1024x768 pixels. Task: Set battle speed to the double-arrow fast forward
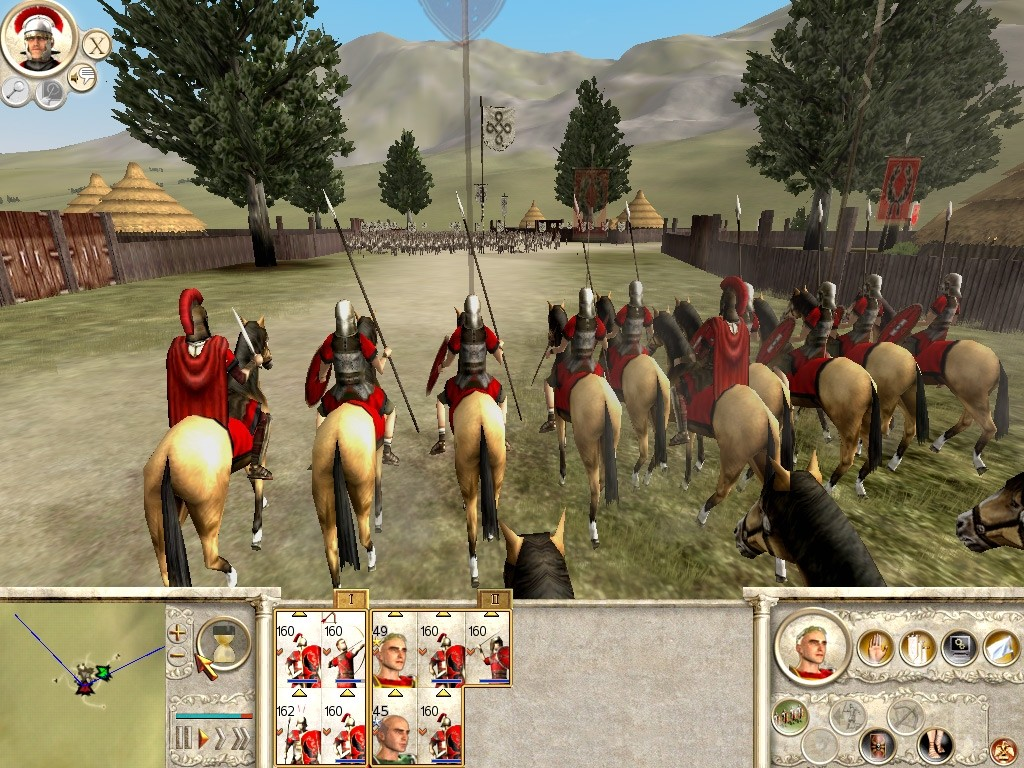[x=221, y=739]
